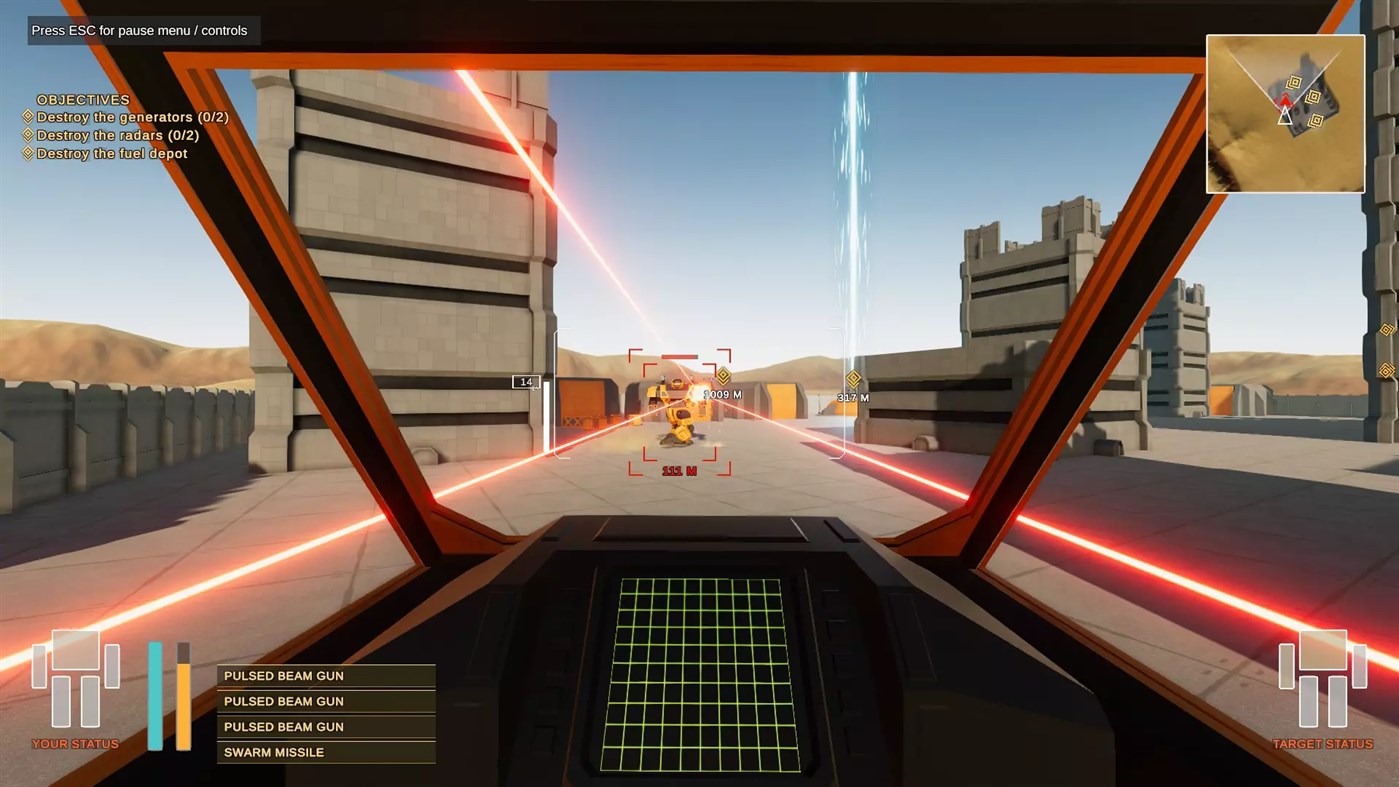The image size is (1399, 787).
Task: Click the white player arrow on minimap
Action: [x=1285, y=117]
